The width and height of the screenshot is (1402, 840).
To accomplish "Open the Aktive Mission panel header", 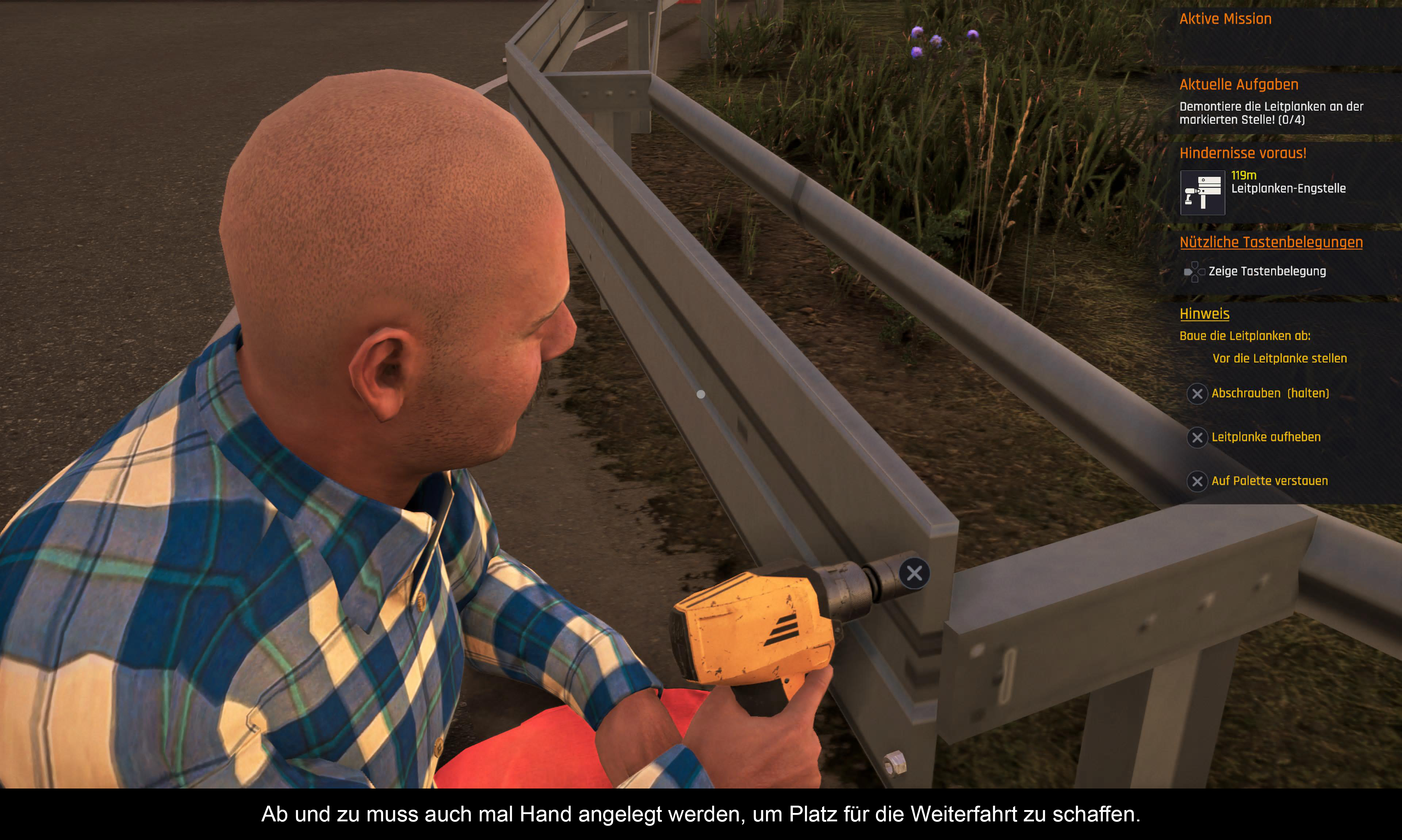I will tap(1225, 19).
